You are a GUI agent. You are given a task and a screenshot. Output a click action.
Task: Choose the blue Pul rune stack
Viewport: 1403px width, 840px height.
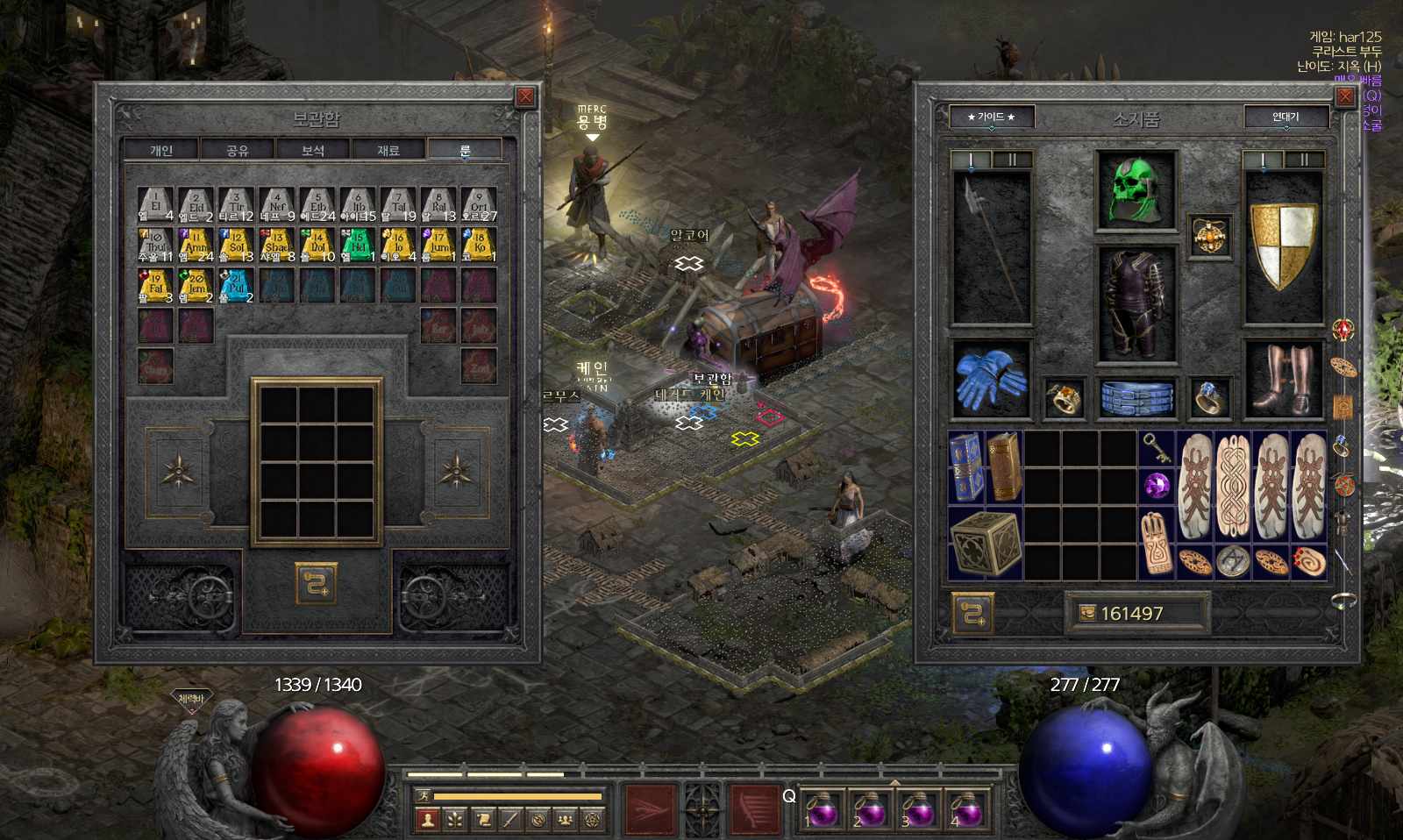236,285
